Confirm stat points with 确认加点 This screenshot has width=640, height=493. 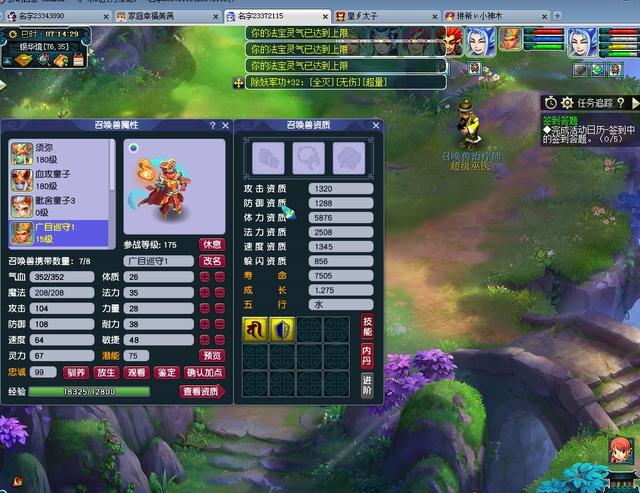[x=205, y=372]
